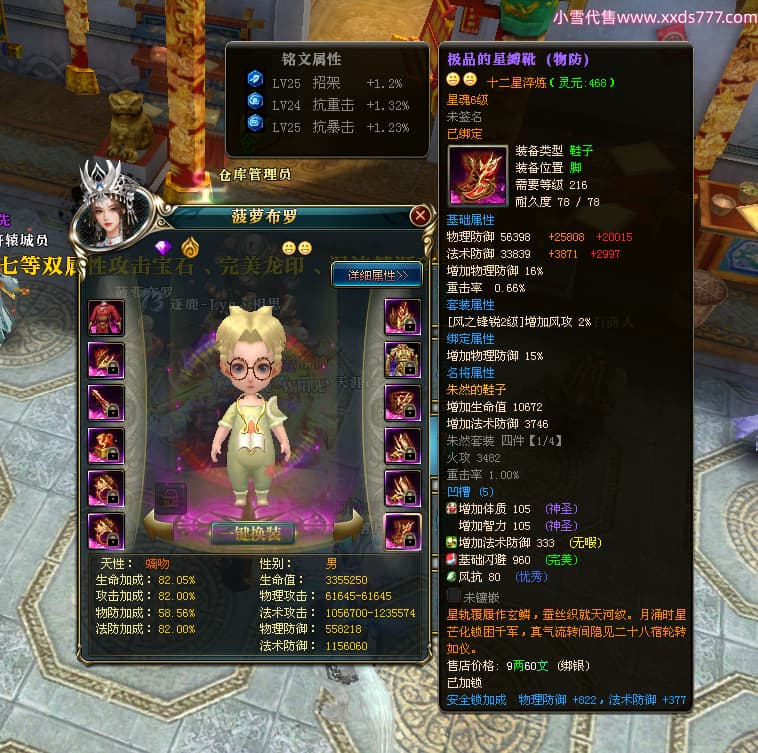The width and height of the screenshot is (758, 753).
Task: Select the golden armor equipment slot
Action: click(403, 359)
